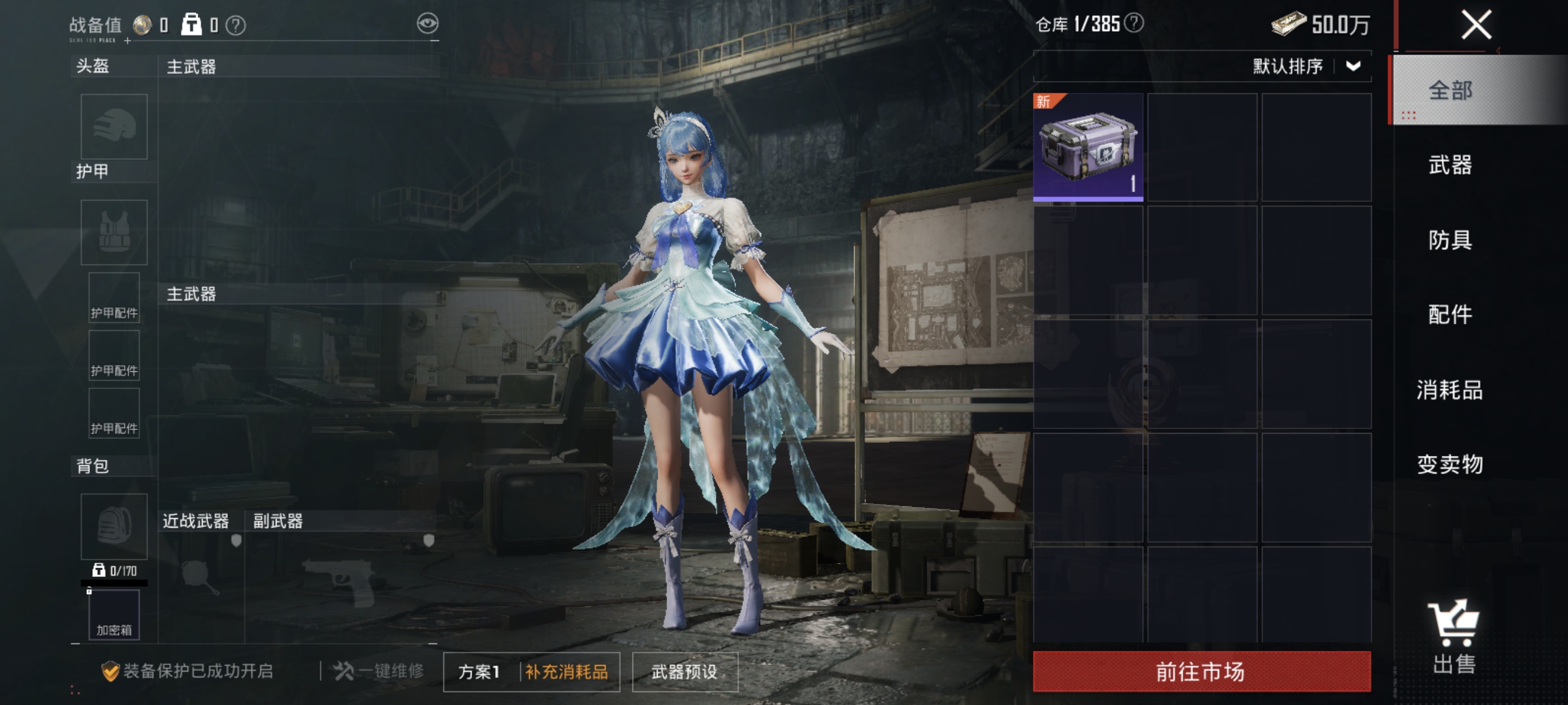Select the new purple crate item thumbnail
1568x705 pixels.
1089,147
